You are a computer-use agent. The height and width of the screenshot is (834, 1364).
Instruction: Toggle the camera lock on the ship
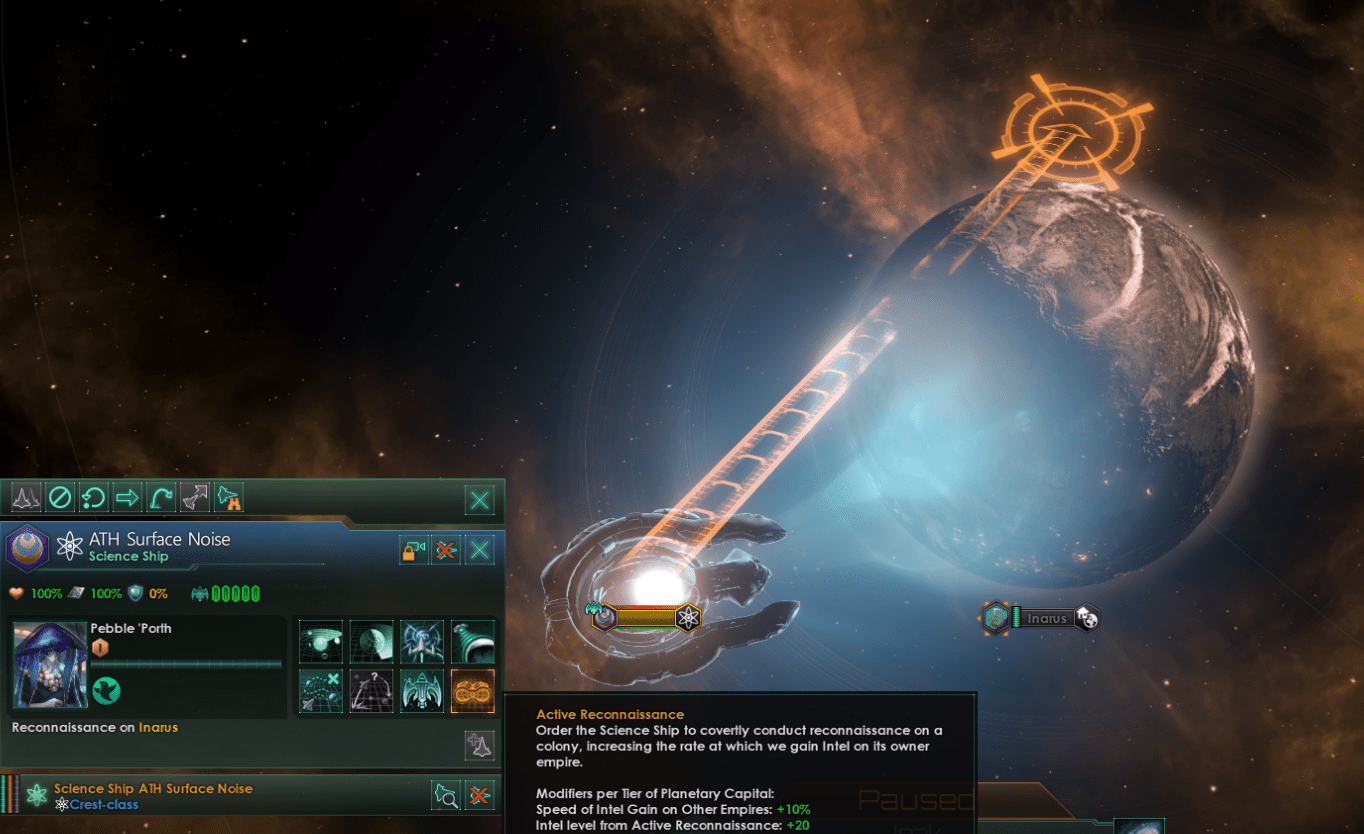(x=413, y=549)
